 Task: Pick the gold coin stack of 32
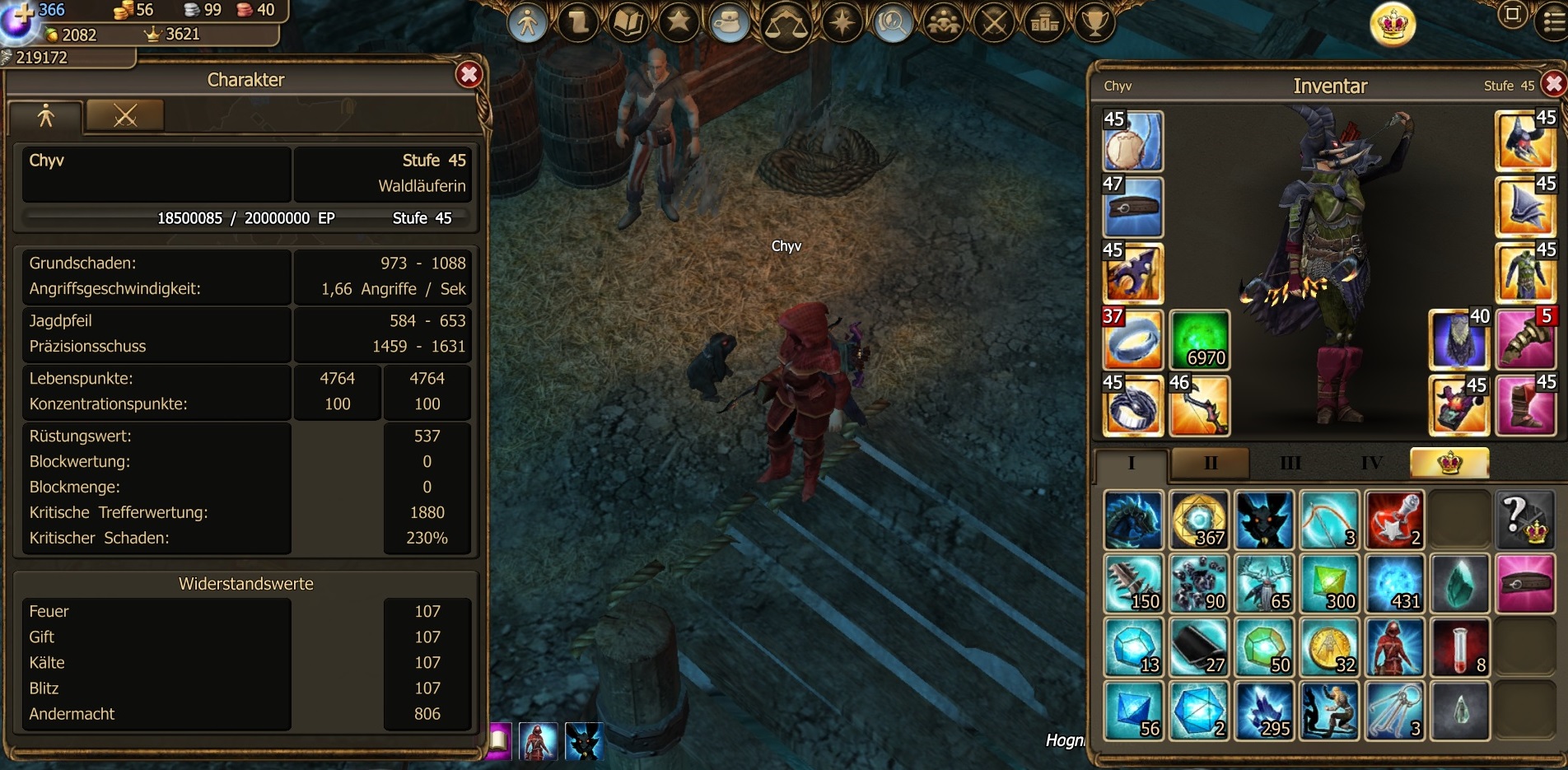[1329, 647]
